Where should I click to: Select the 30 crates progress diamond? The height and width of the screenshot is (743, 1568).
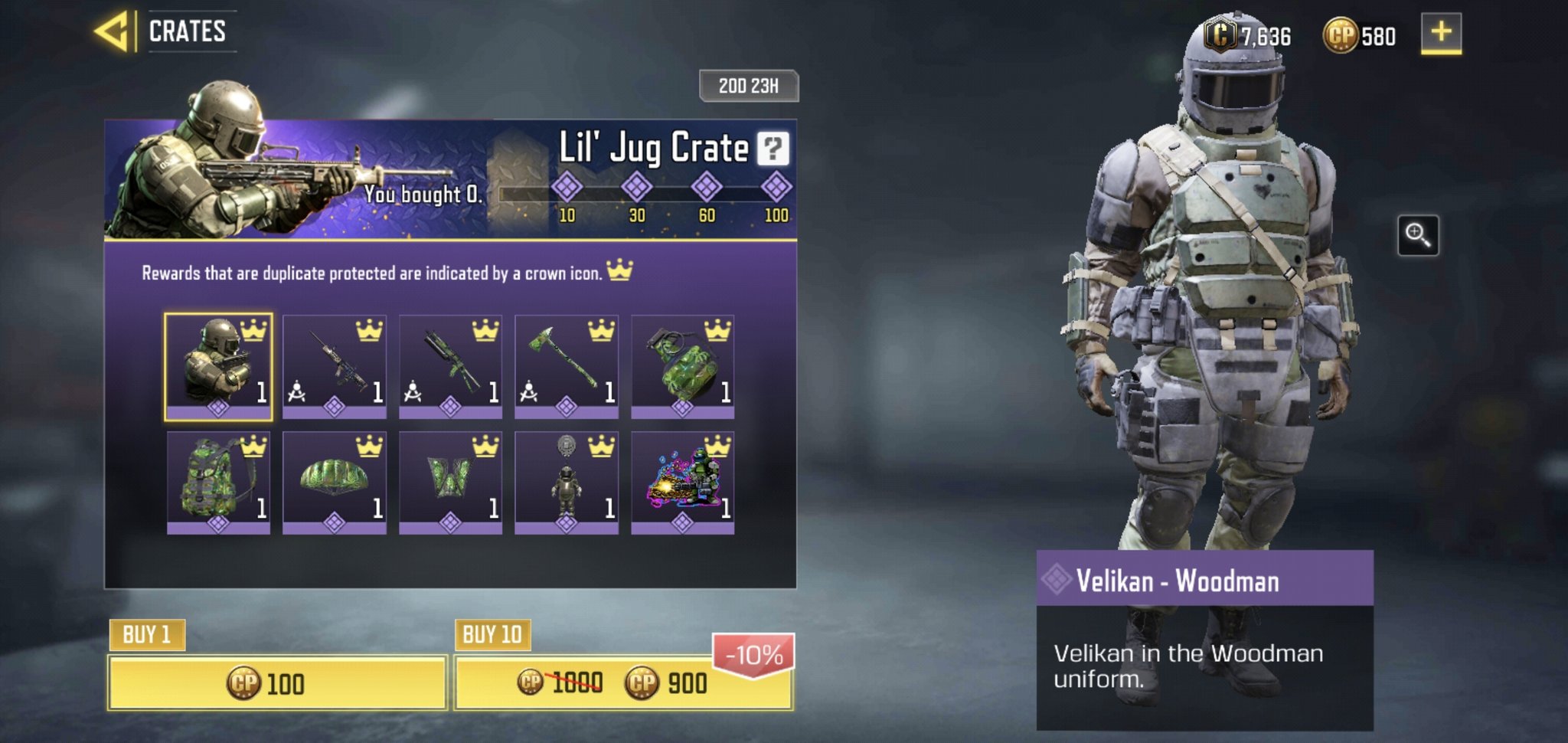pos(636,187)
